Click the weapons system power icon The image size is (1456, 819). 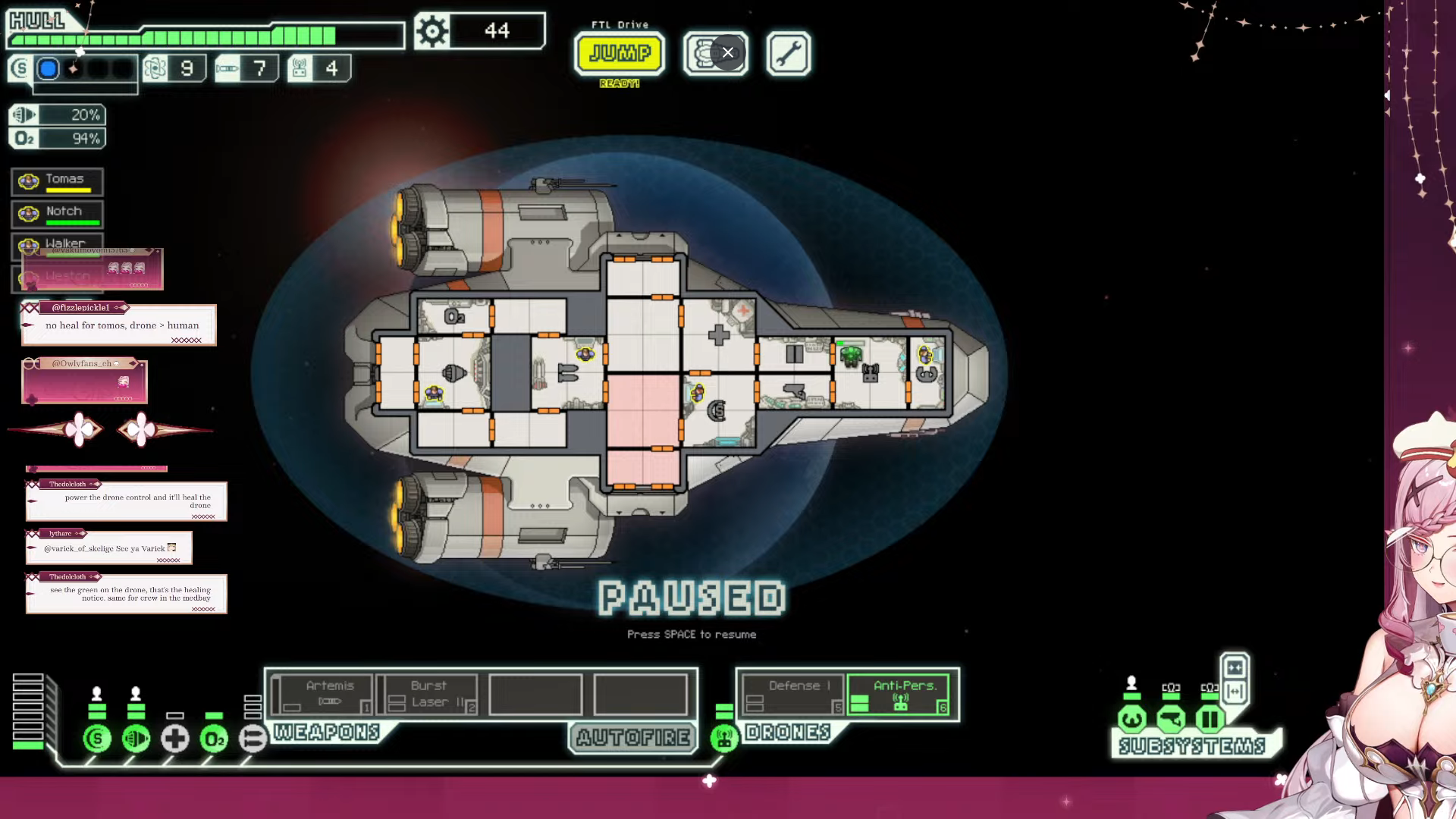(x=253, y=738)
